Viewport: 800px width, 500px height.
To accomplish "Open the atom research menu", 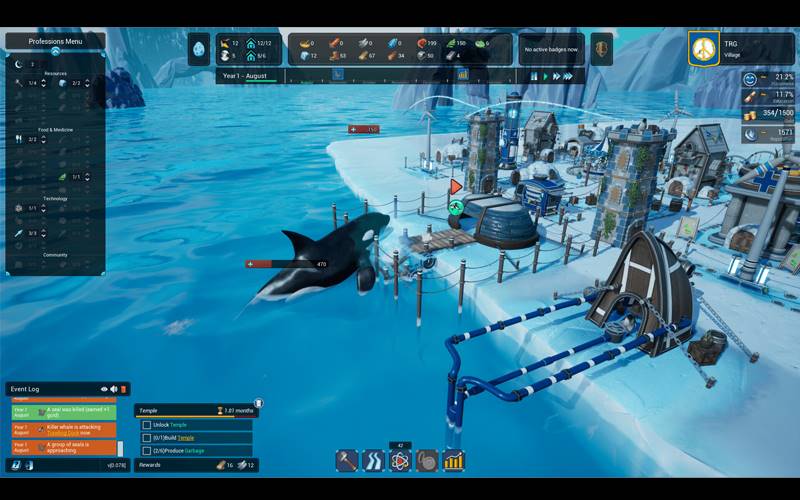I will click(400, 461).
